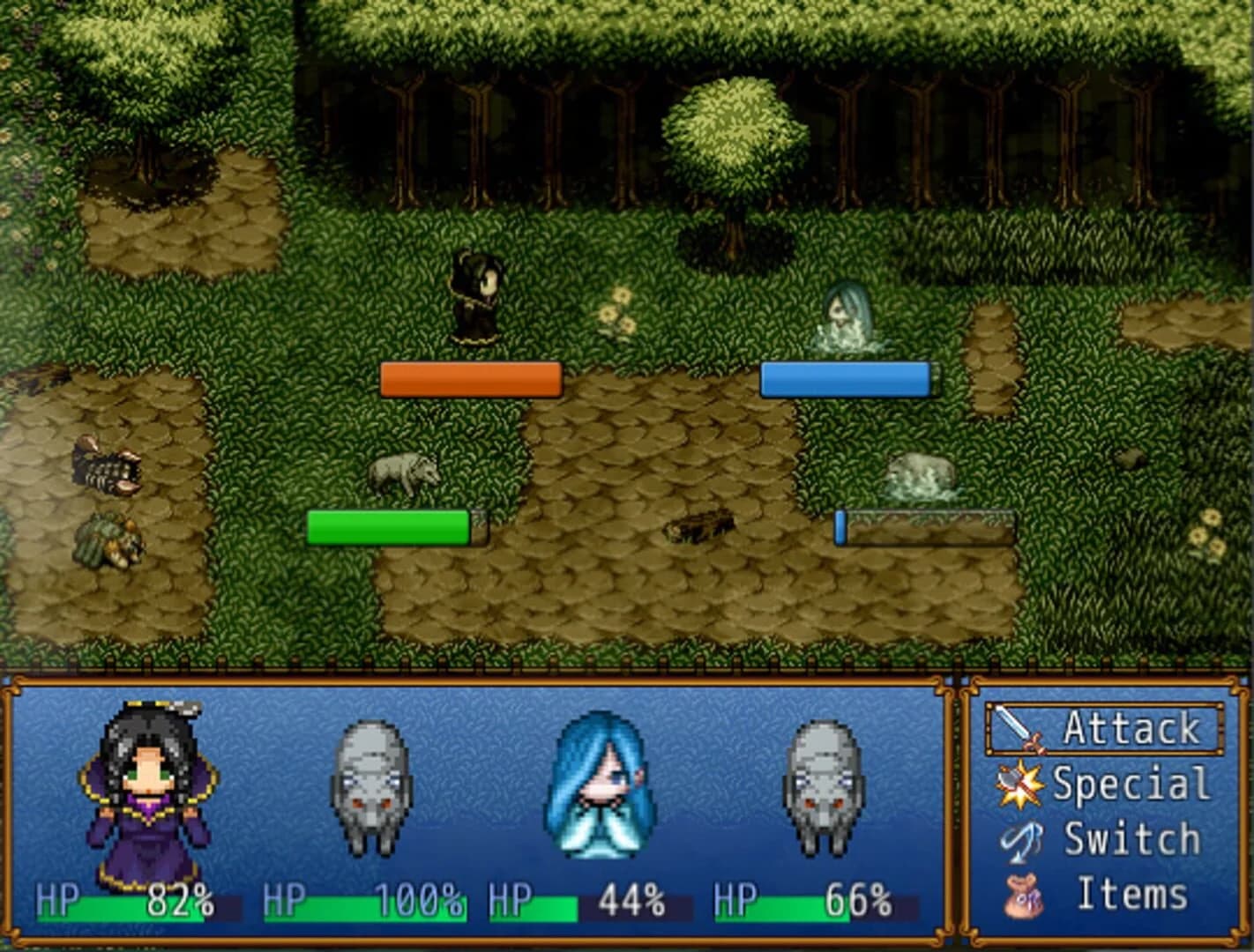
Task: Click the item bag icon beside Items
Action: 1021,893
